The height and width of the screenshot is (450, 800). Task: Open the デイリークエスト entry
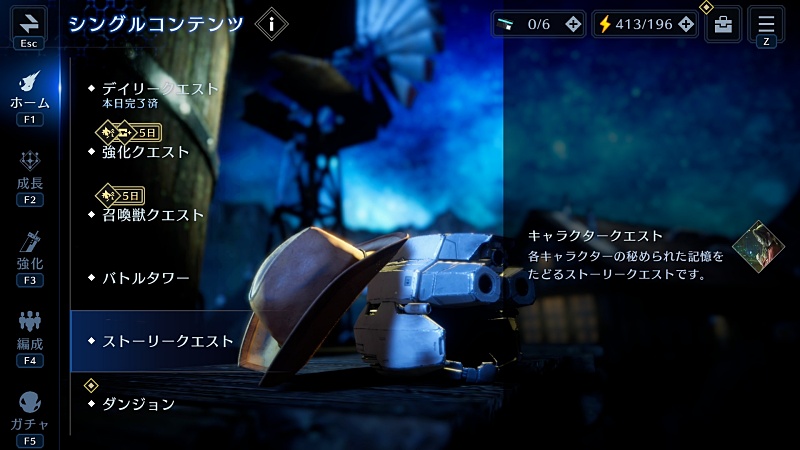coord(160,89)
